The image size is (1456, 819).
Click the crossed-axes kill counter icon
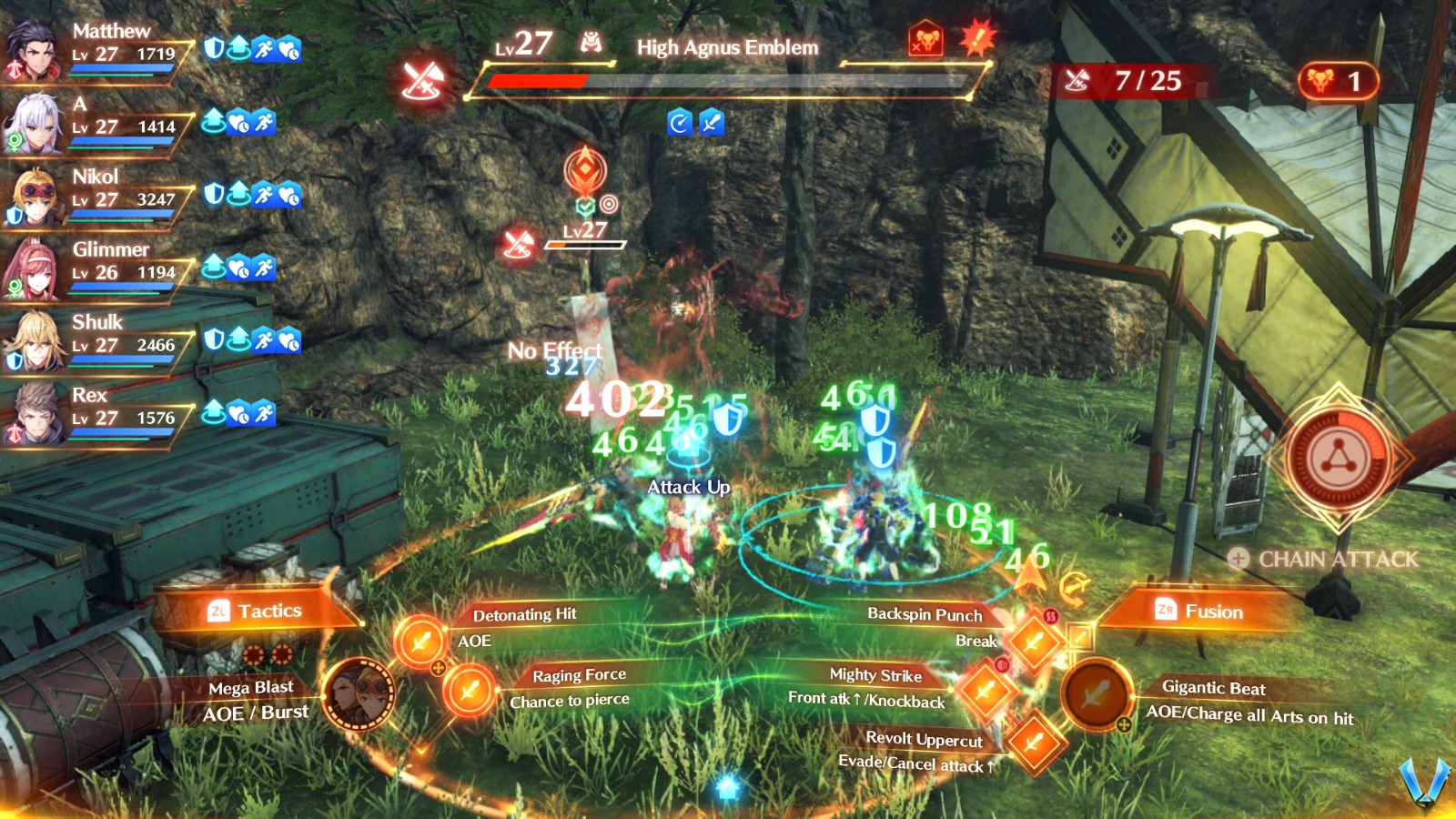[1078, 82]
